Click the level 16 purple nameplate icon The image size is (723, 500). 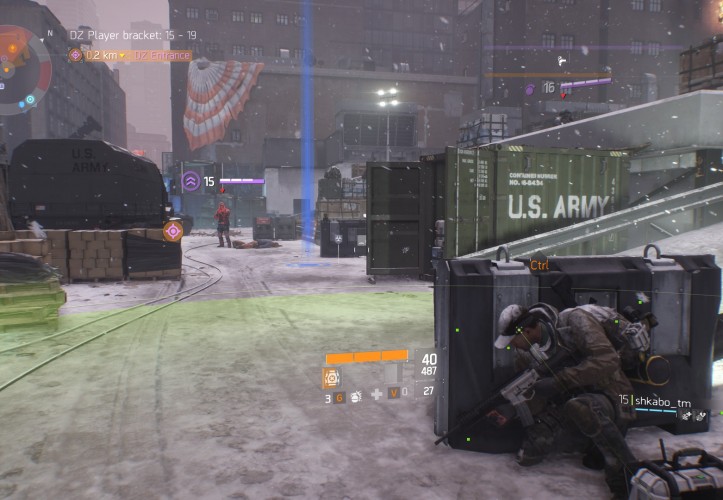(x=530, y=89)
